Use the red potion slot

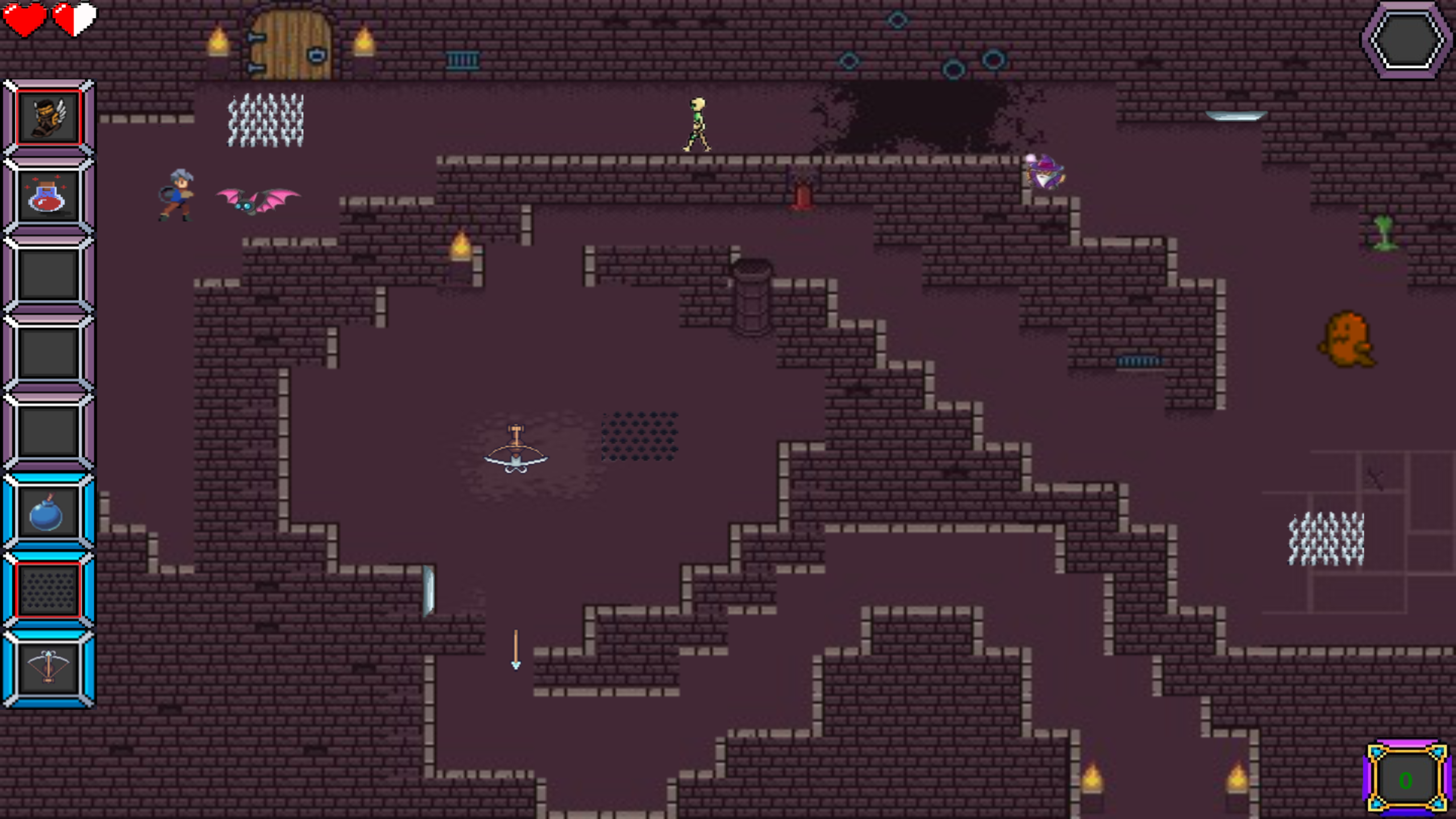click(x=49, y=196)
